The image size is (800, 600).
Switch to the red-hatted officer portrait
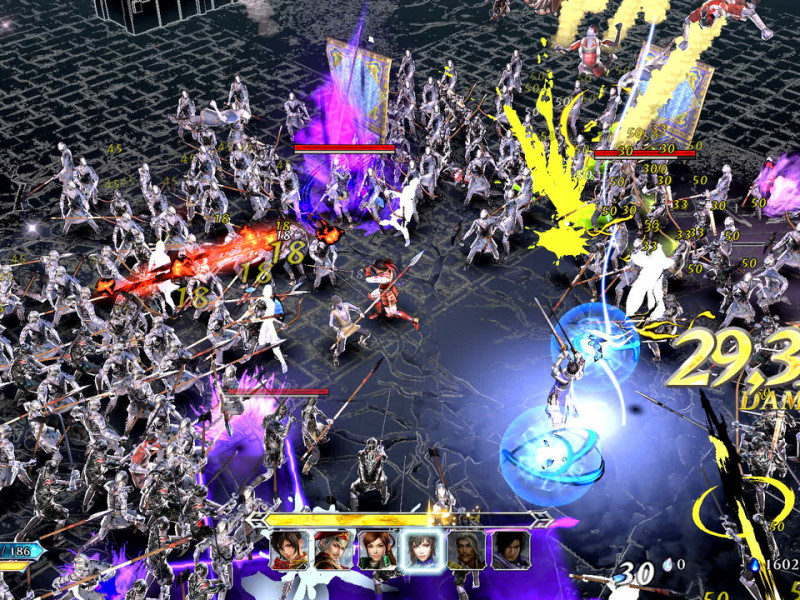click(x=333, y=550)
